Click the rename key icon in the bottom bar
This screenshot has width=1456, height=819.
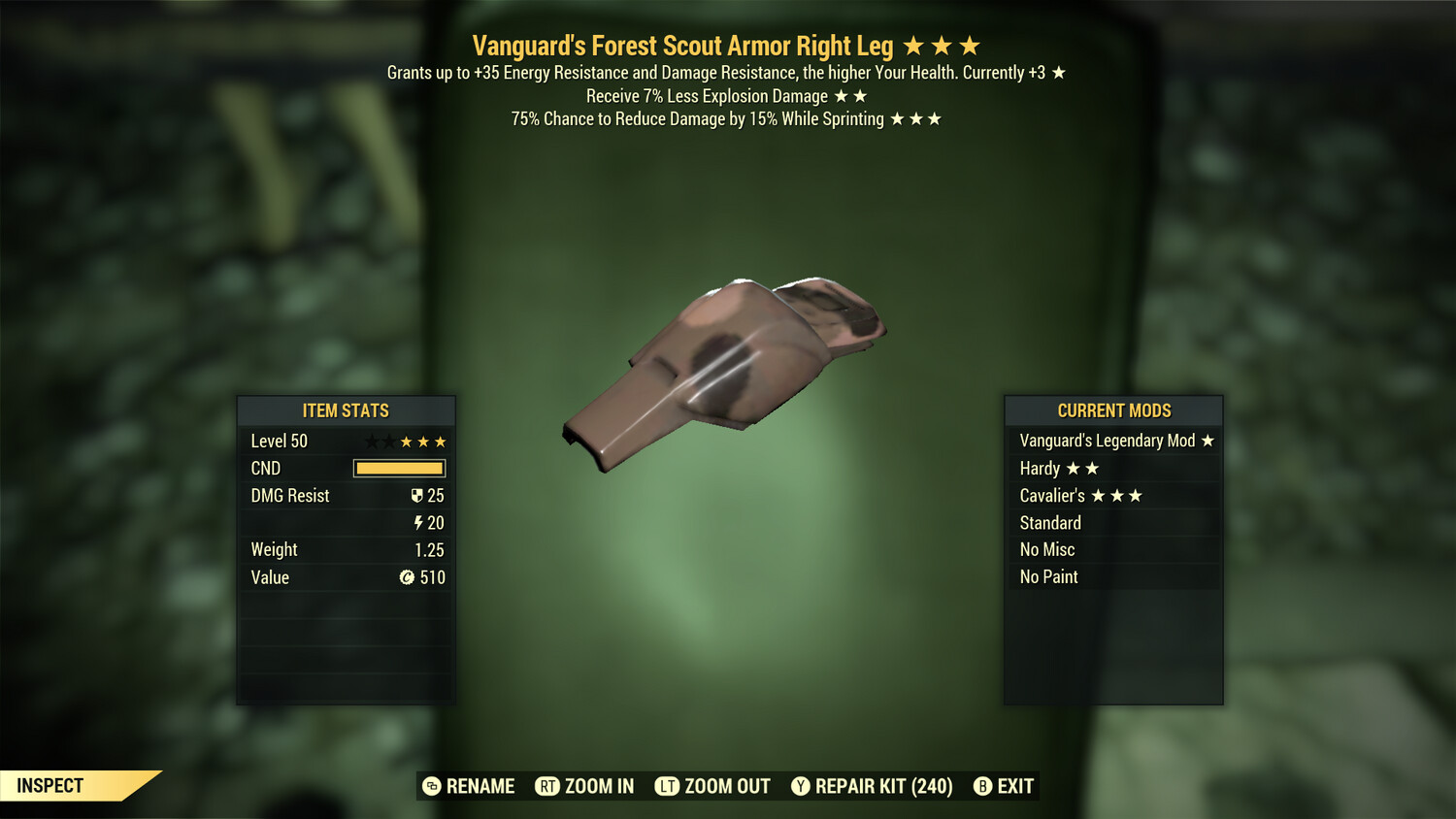point(431,786)
